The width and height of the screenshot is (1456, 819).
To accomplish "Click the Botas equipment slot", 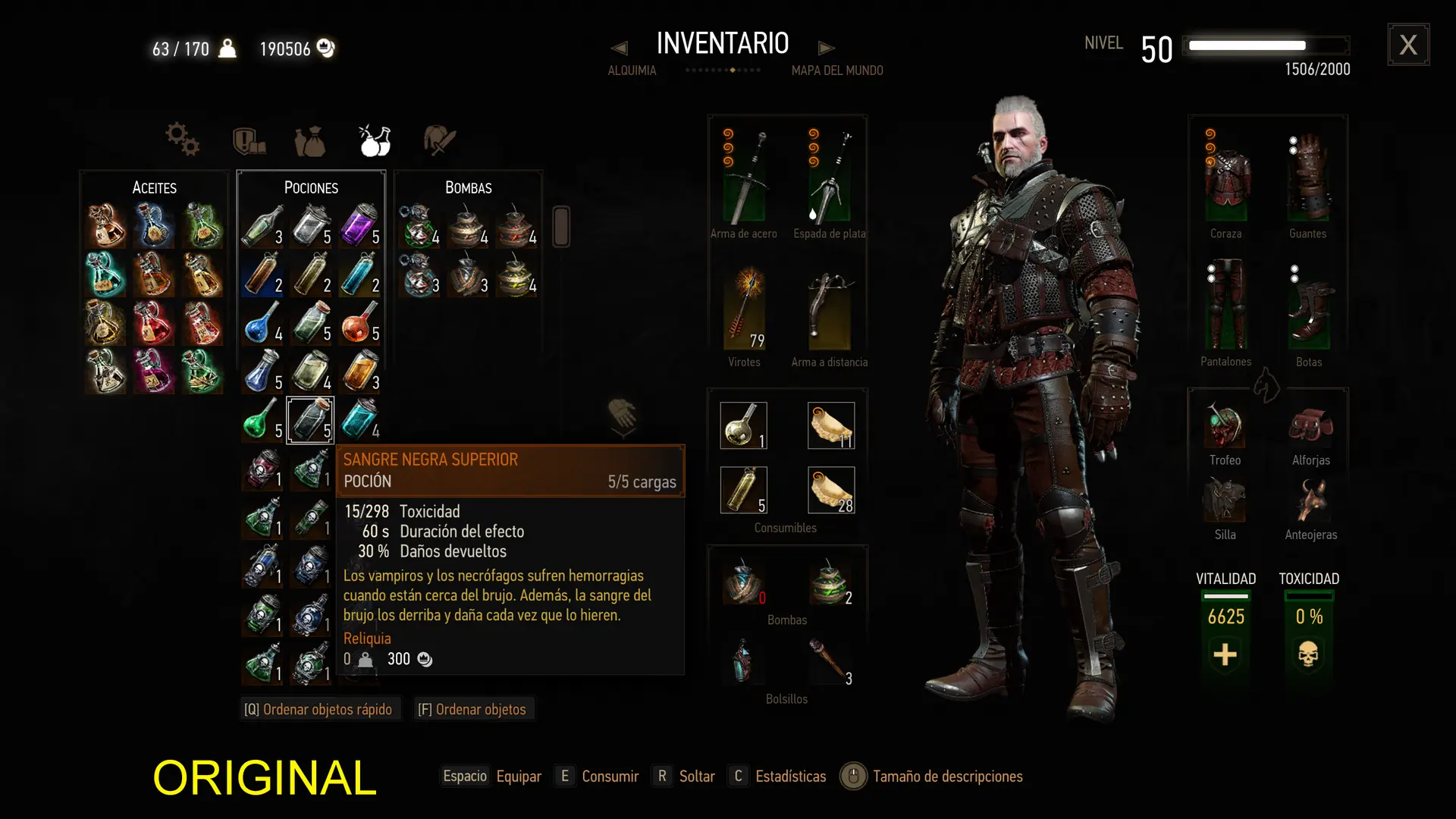I will point(1309,307).
